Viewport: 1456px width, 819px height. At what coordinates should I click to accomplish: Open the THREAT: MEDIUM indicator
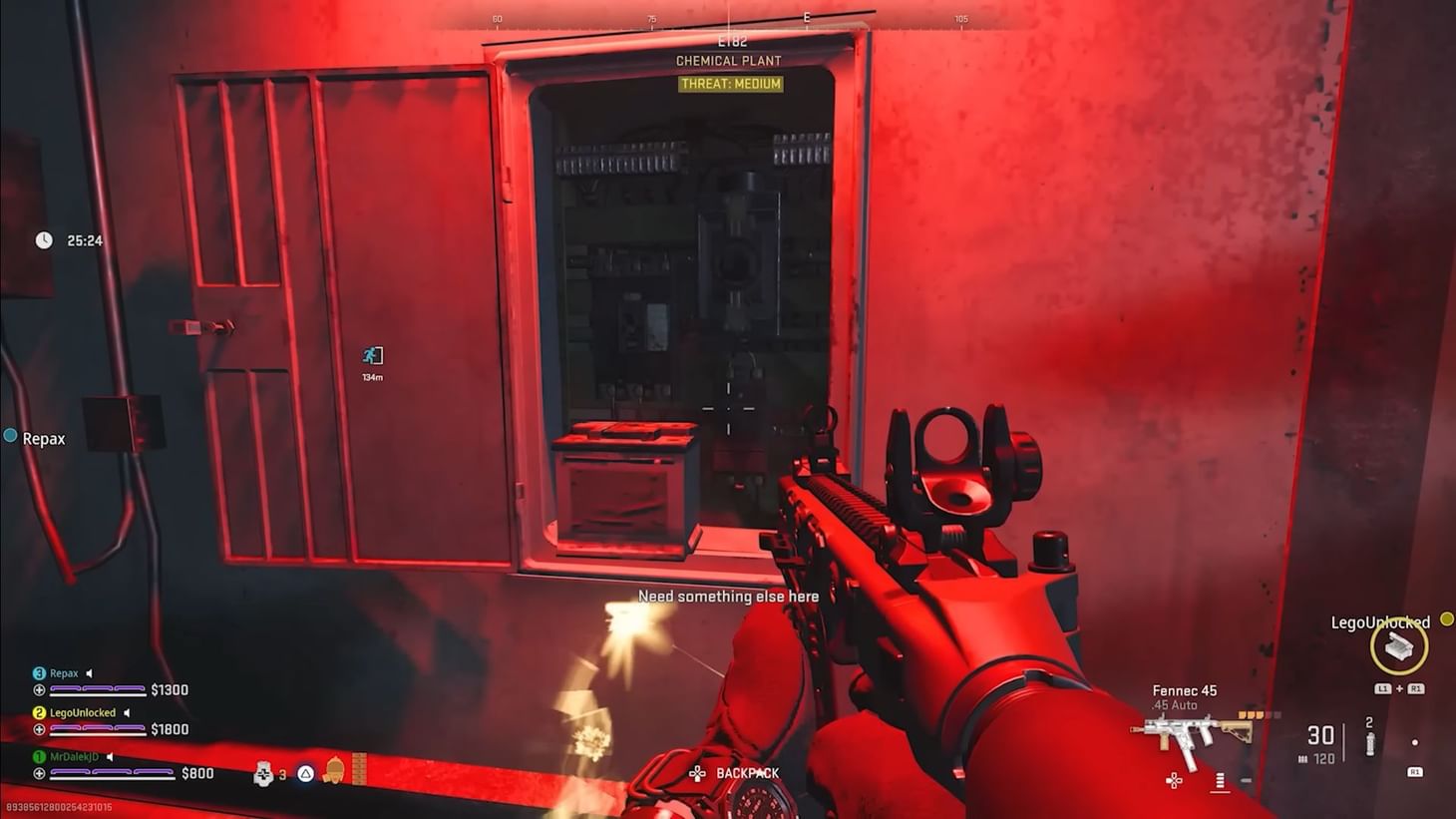[x=729, y=85]
